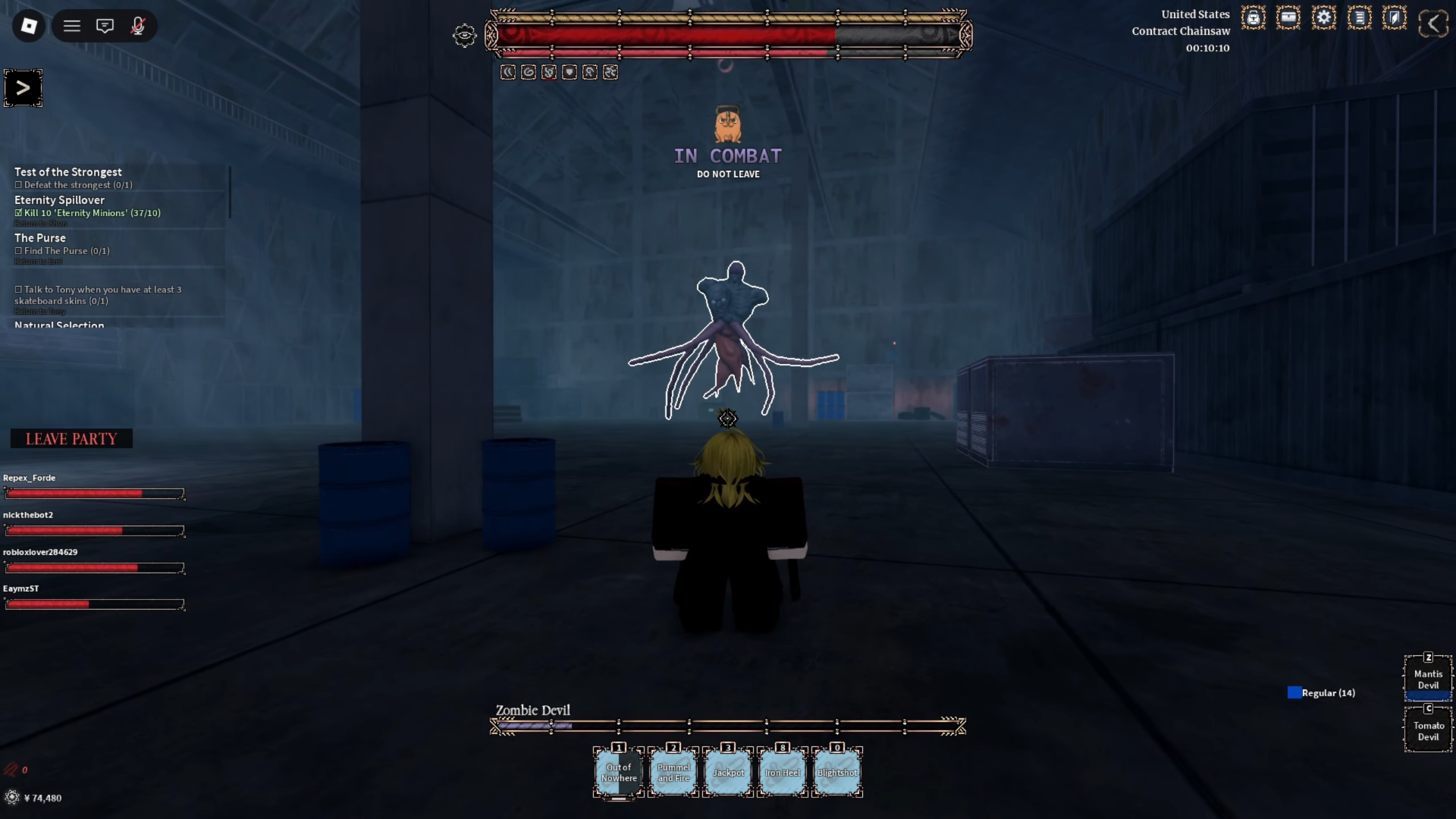Open the backpack inventory icon
The image size is (1456, 819).
(x=1253, y=17)
